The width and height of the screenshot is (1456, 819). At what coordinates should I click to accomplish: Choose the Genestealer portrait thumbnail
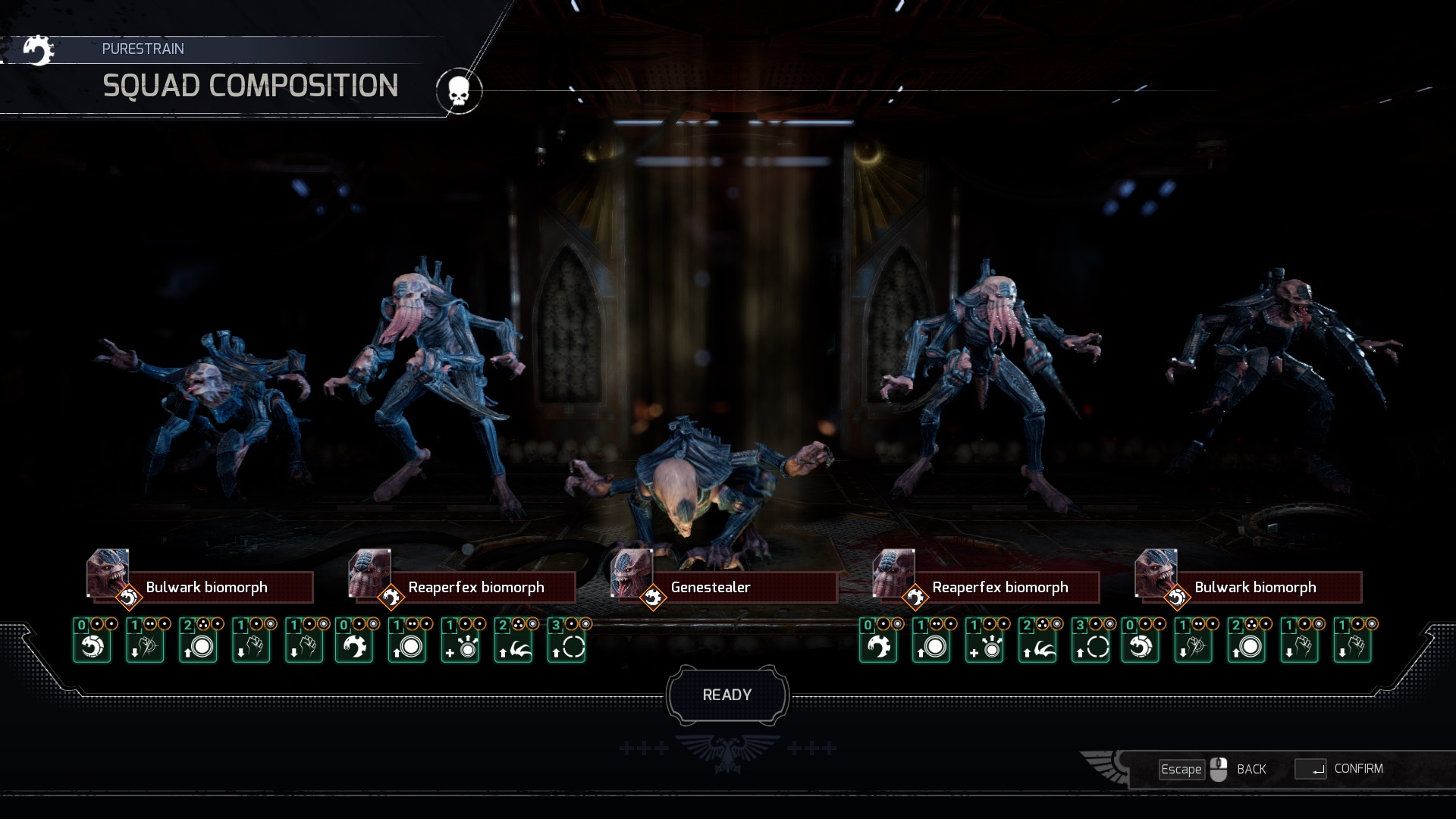click(x=631, y=573)
